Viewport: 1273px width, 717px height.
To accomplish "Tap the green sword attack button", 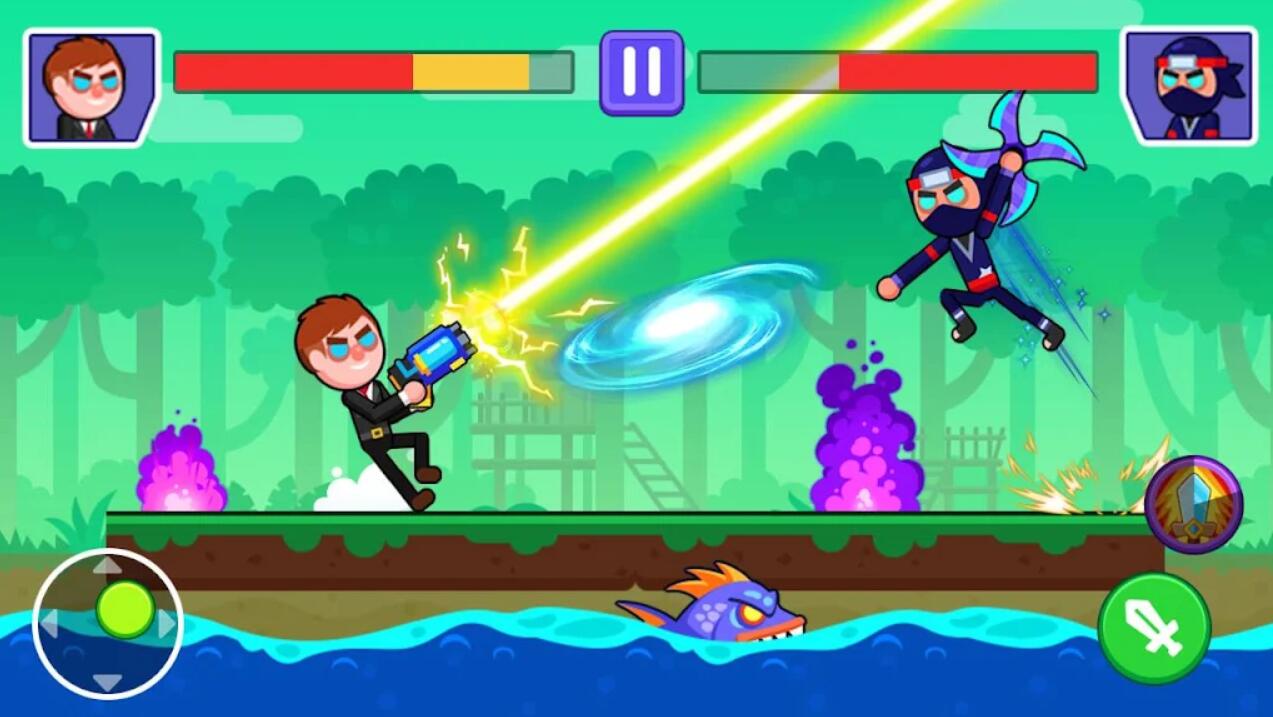I will point(1154,628).
